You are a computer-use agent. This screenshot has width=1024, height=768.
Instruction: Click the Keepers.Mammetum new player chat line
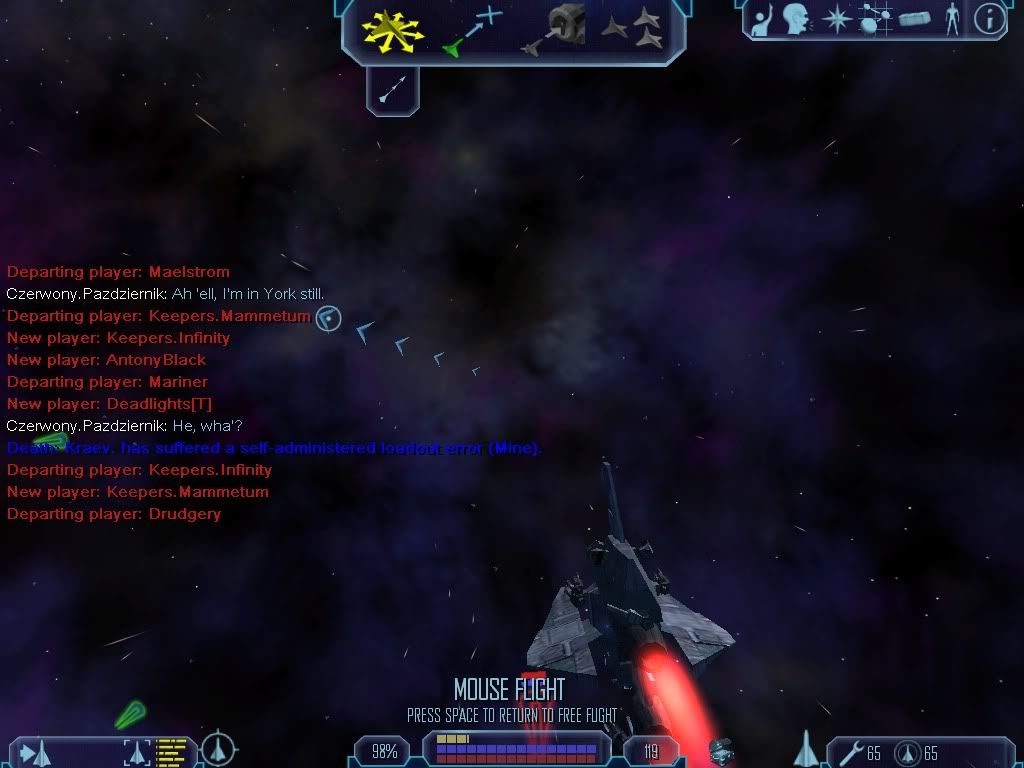point(138,492)
